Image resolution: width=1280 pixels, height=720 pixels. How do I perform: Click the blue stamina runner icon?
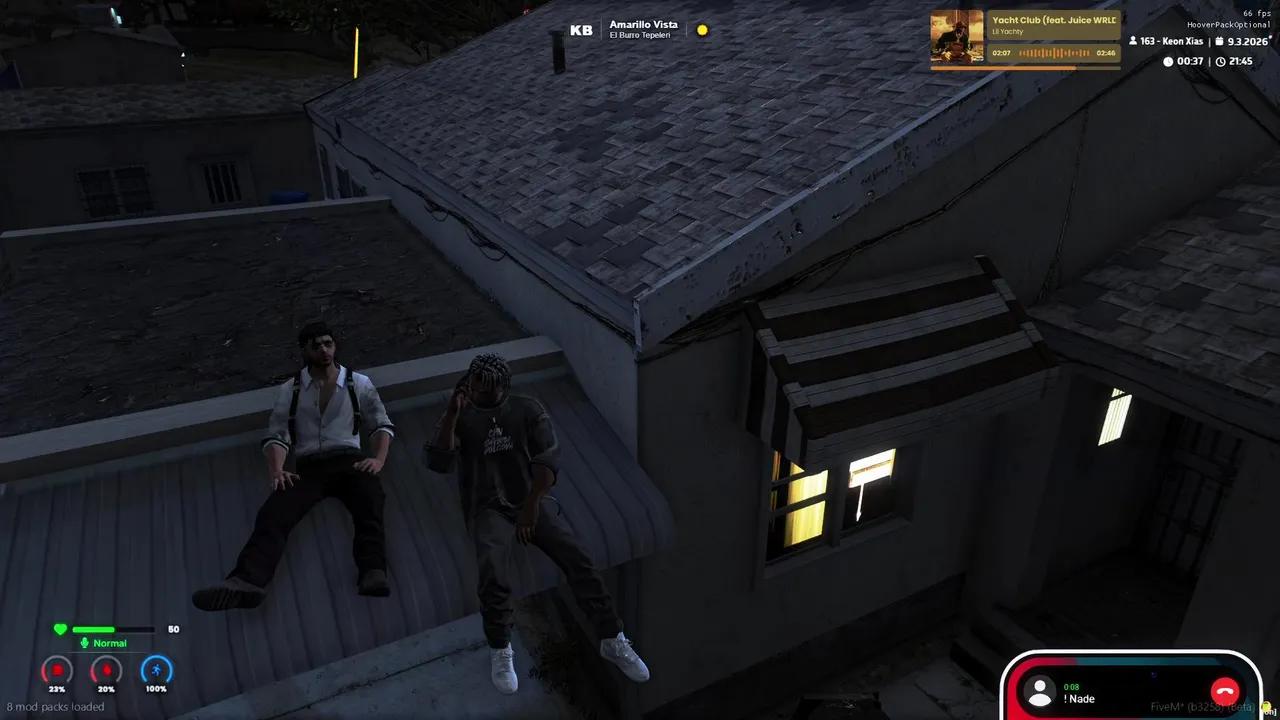tap(156, 671)
